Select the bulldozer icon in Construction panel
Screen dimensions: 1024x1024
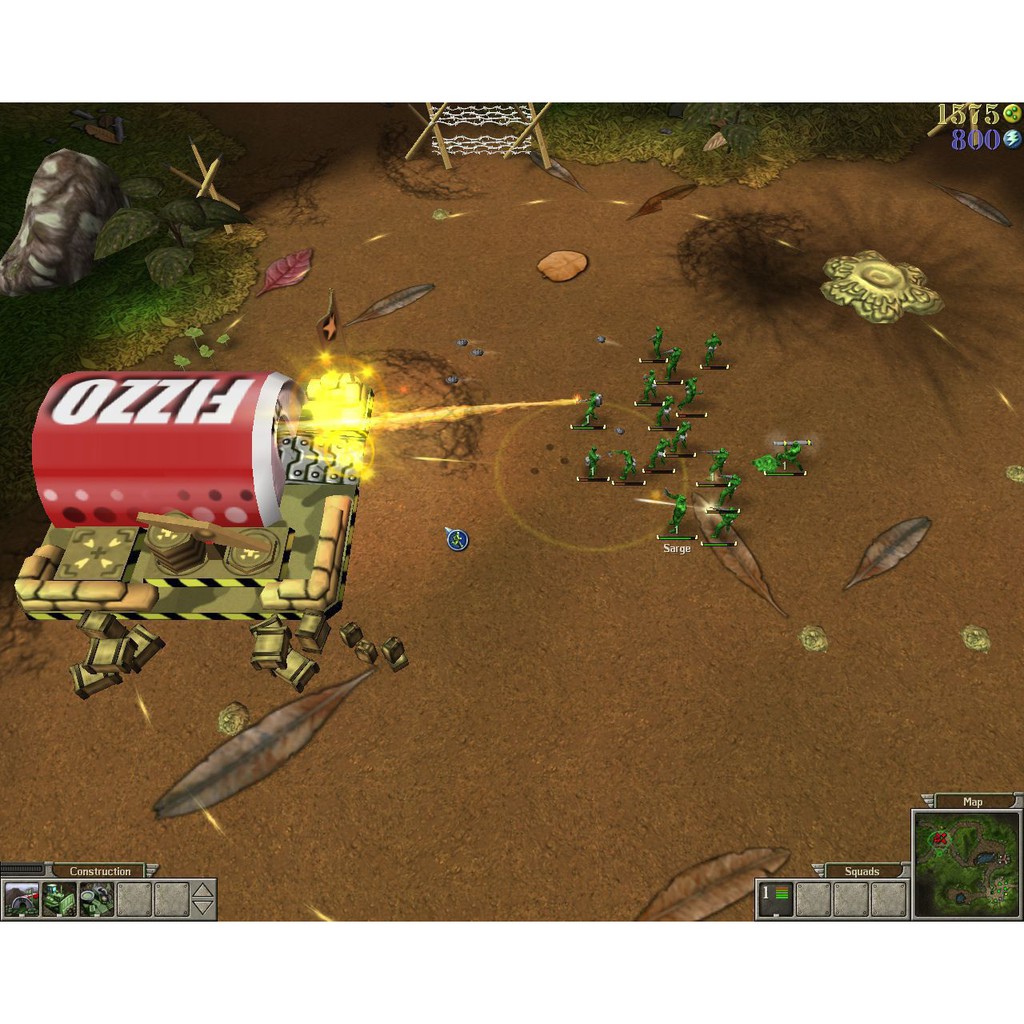[x=59, y=899]
